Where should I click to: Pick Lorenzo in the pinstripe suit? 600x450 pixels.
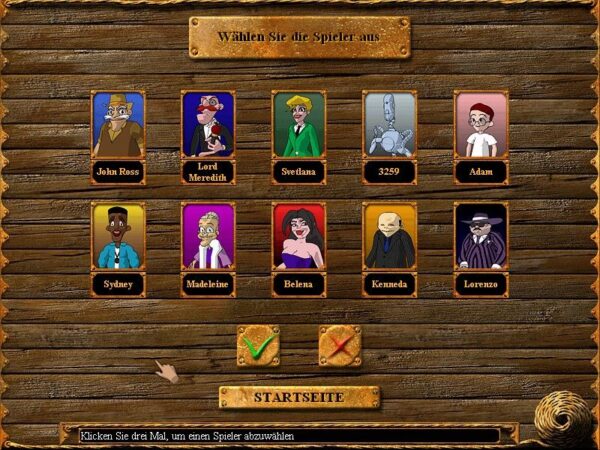481,237
